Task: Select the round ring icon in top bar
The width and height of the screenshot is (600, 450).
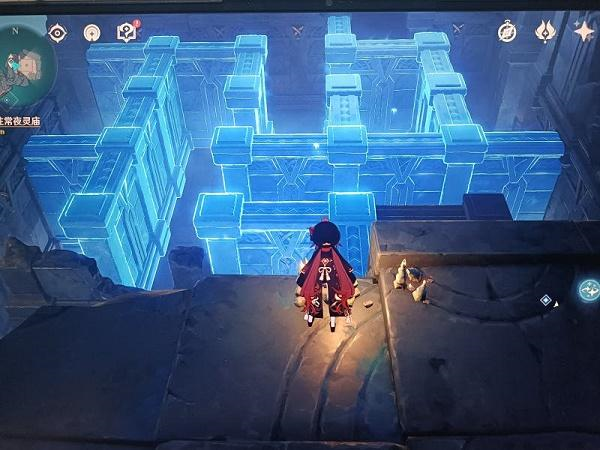Action: [x=92, y=33]
